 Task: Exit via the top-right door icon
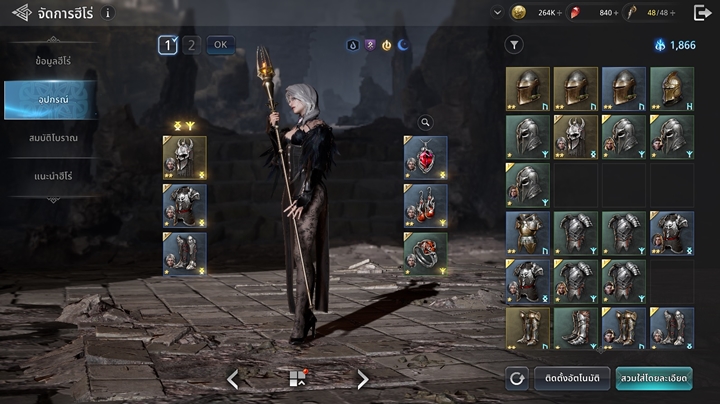pyautogui.click(x=702, y=13)
